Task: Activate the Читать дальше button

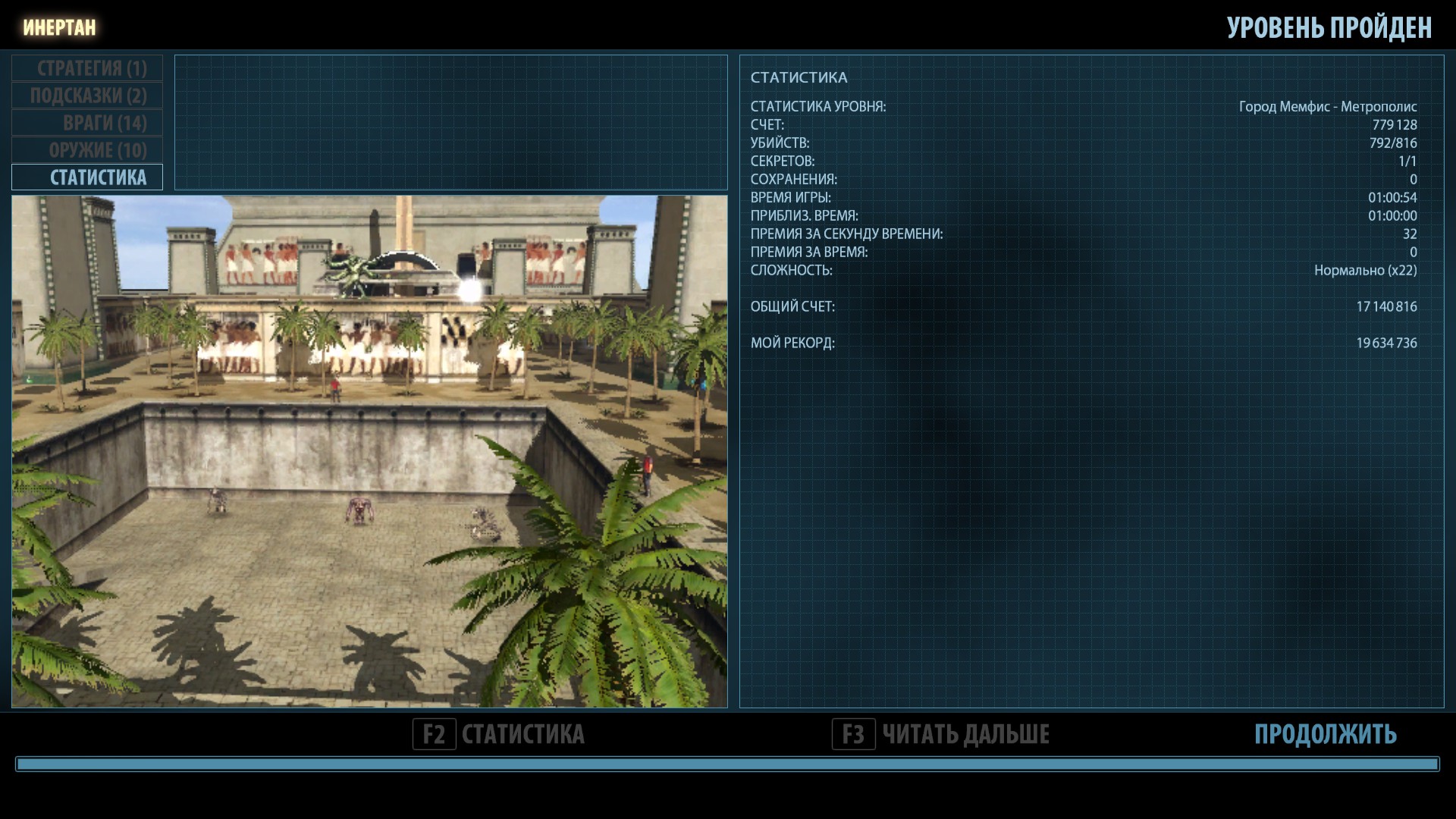Action: [x=941, y=734]
